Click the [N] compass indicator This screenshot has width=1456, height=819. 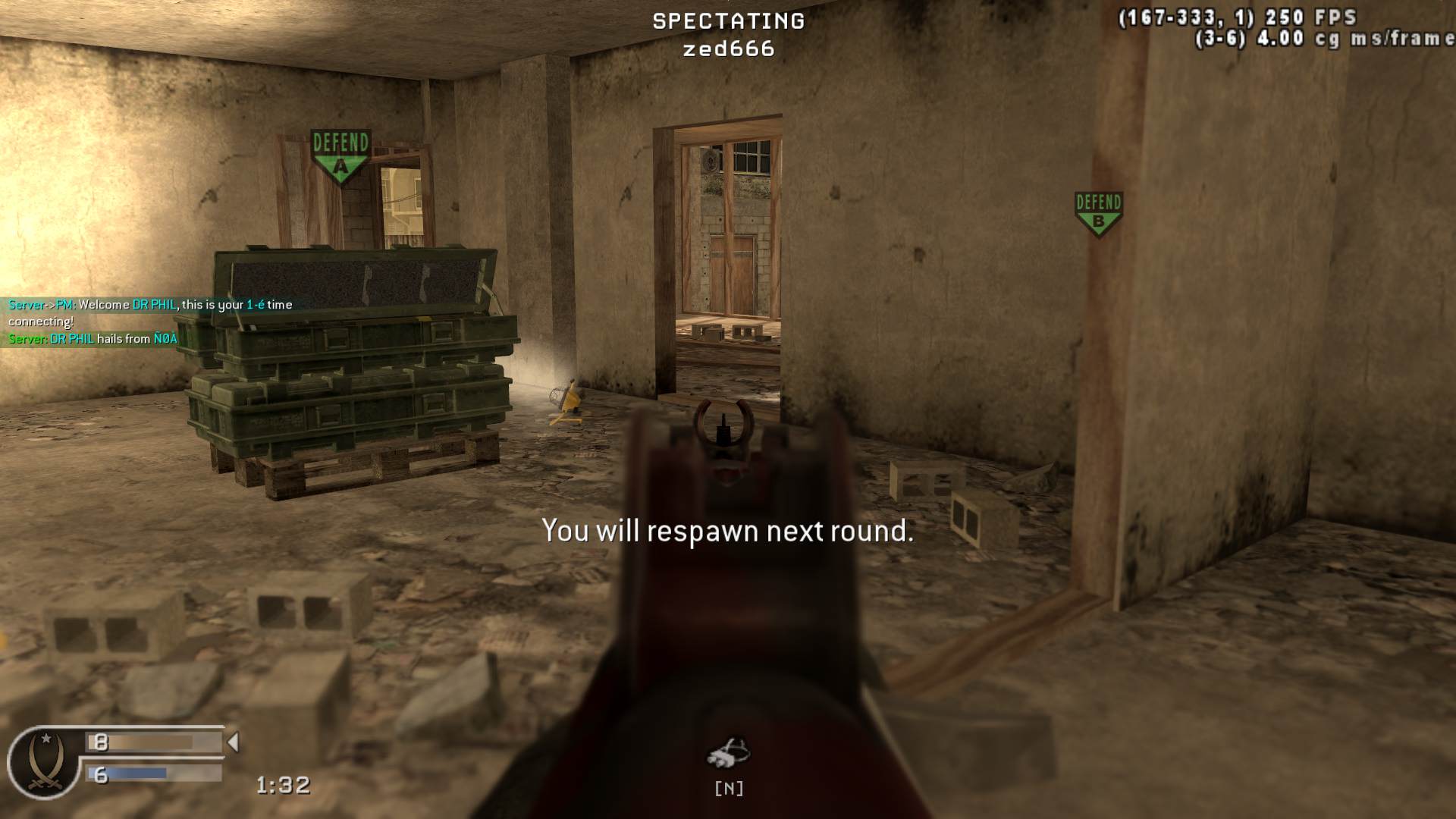click(x=730, y=789)
